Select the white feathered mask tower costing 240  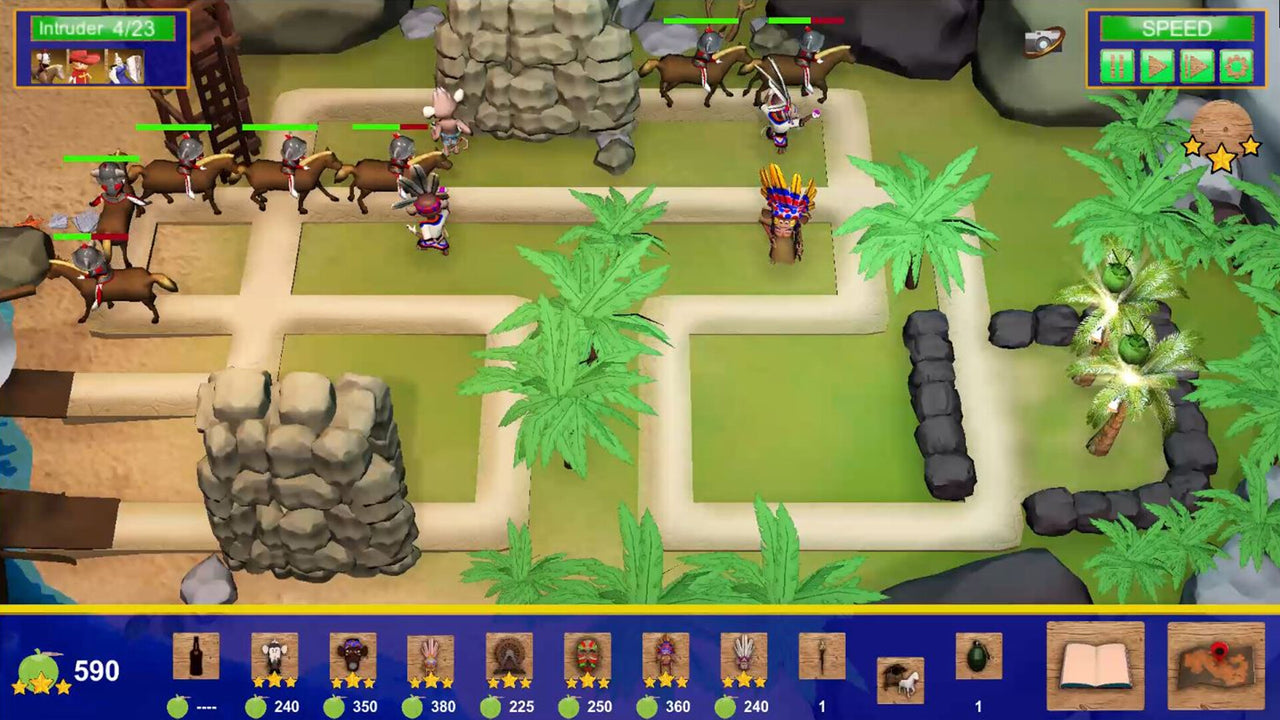click(744, 655)
